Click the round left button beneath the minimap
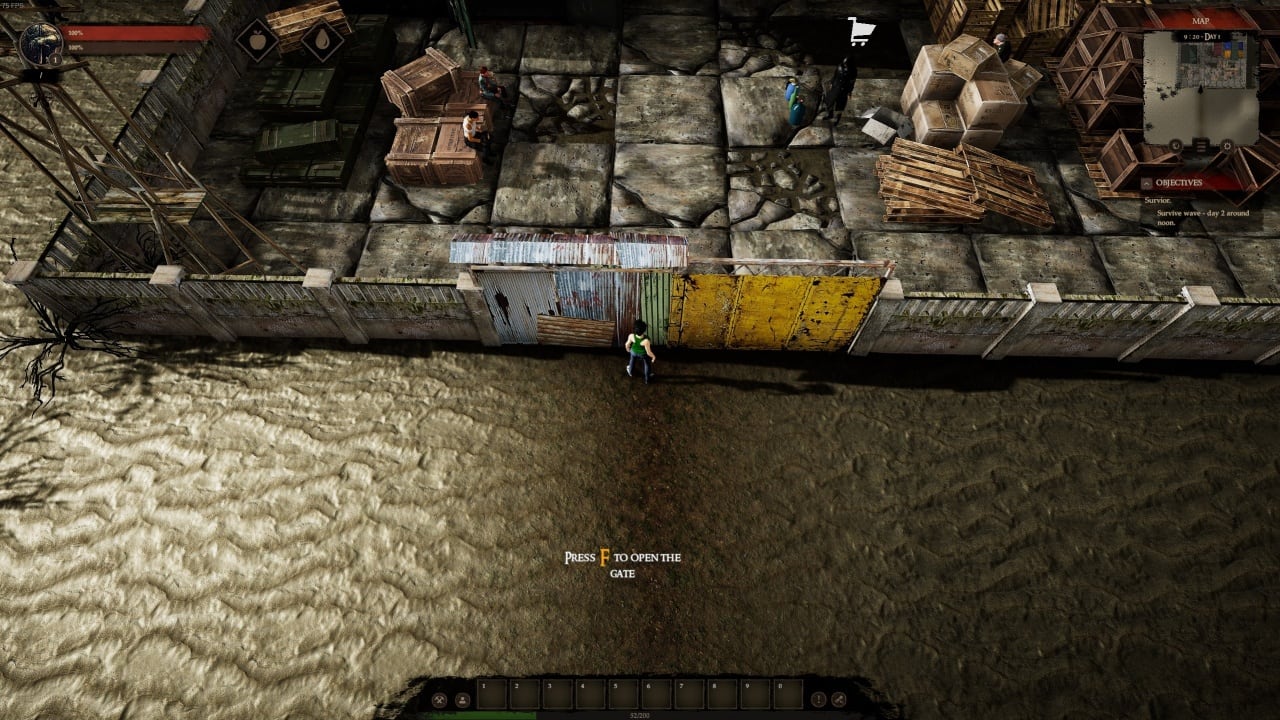1280x720 pixels. [1176, 146]
